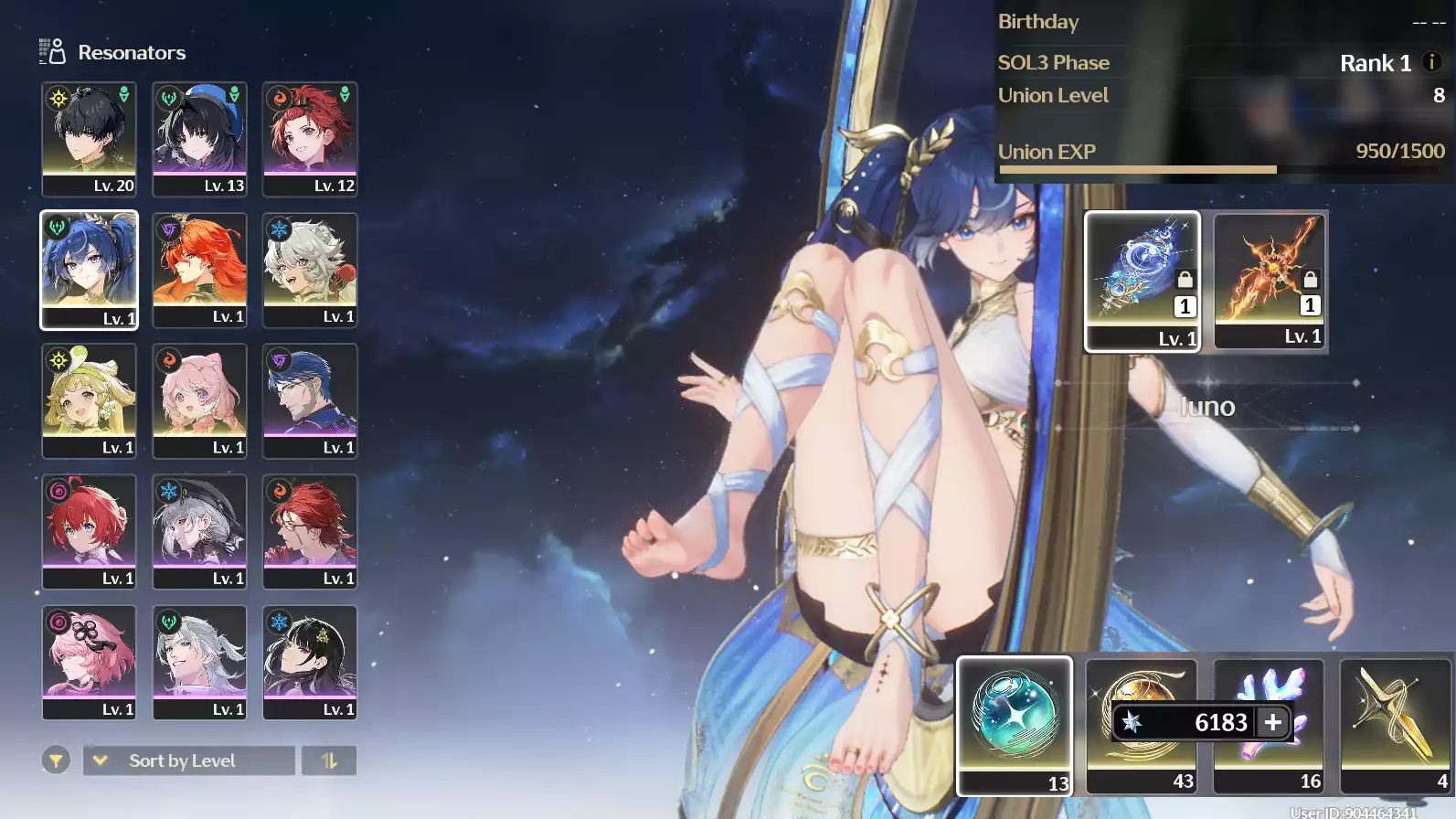Select the fiery orange sword weapon slot
This screenshot has height=819, width=1456.
click(1270, 280)
